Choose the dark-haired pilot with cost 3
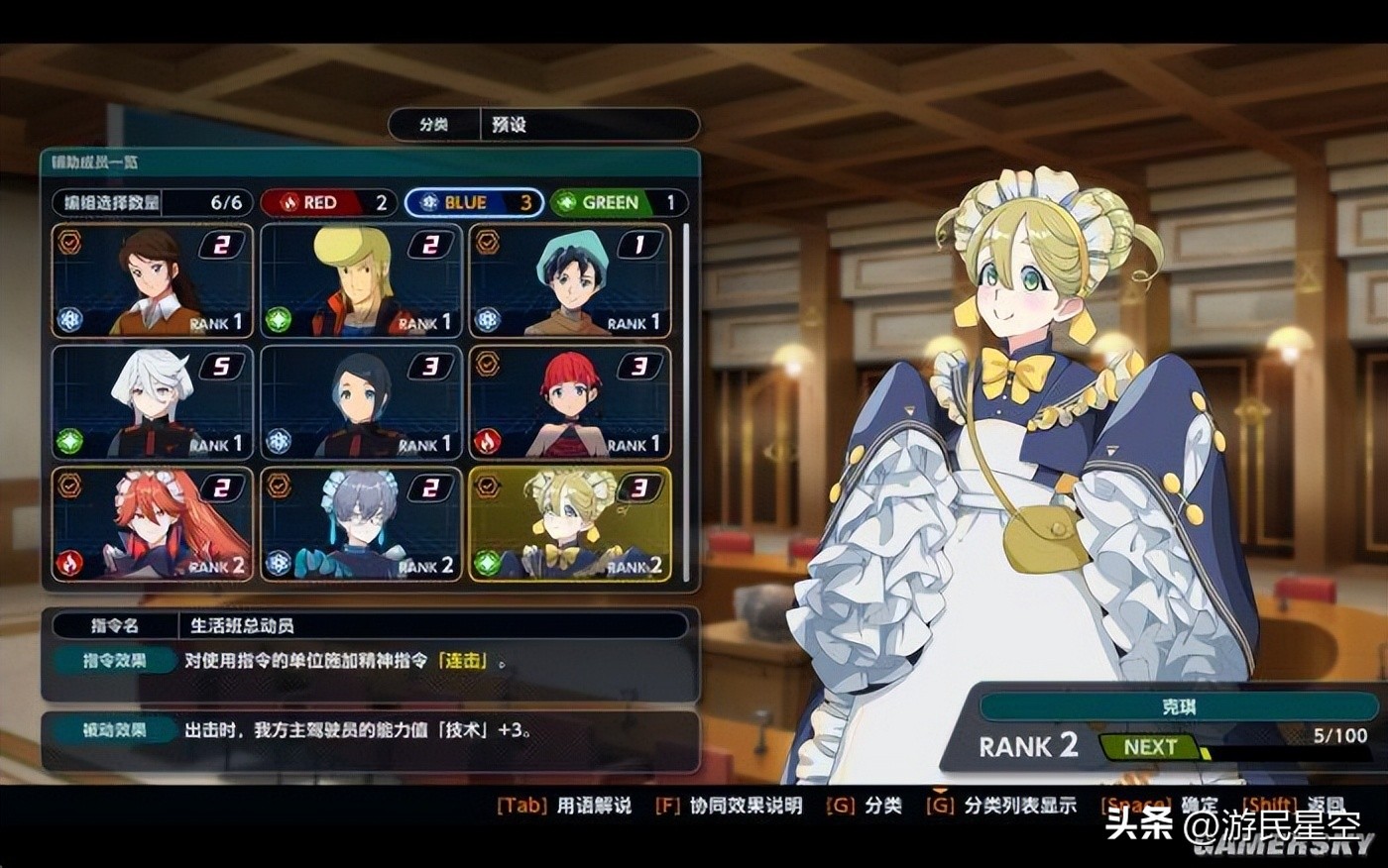 [x=362, y=402]
